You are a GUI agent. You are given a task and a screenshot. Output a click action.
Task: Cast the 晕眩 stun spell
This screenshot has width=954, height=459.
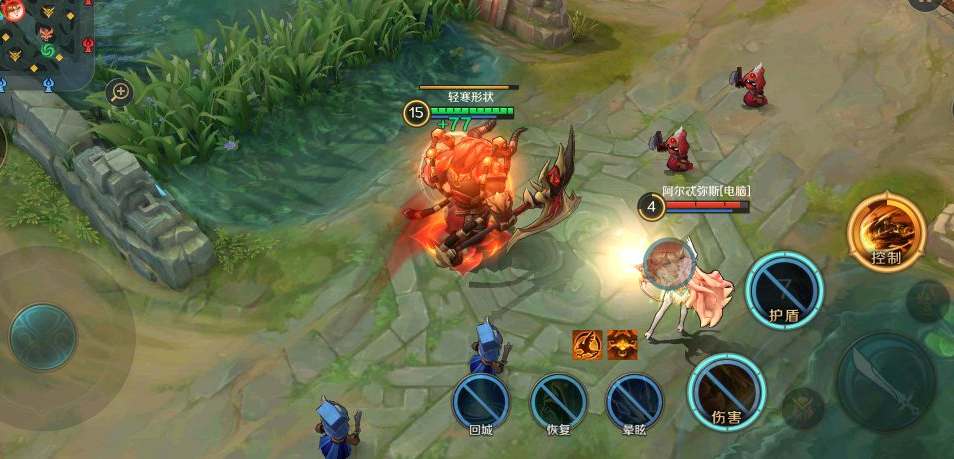(x=635, y=402)
